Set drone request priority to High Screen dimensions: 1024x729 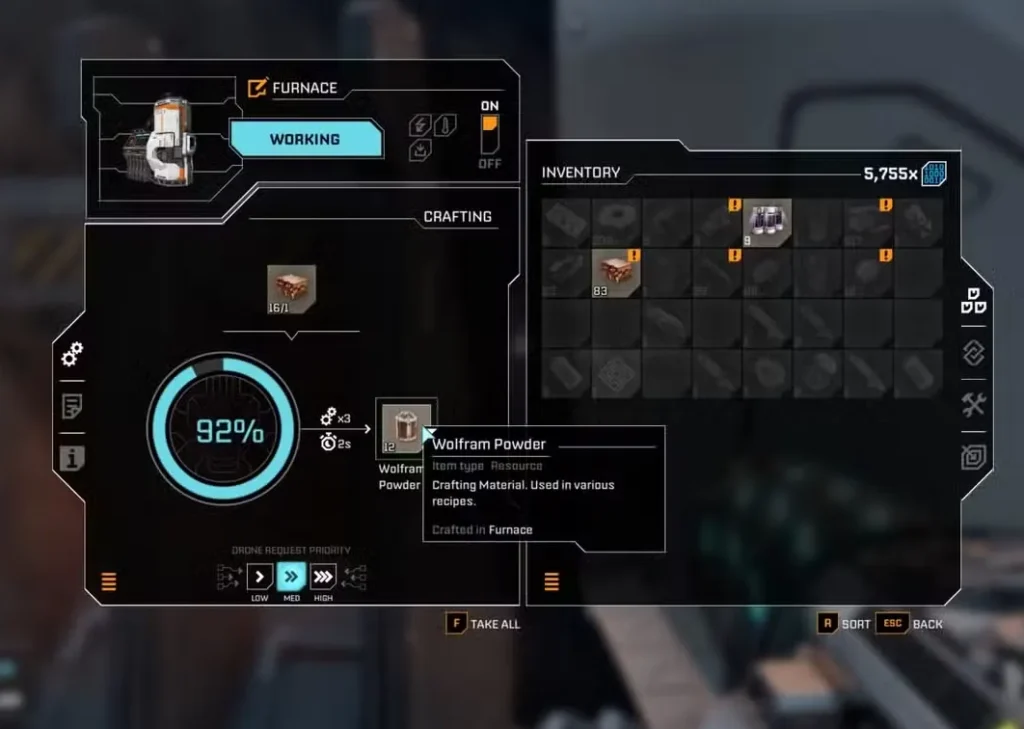pyautogui.click(x=323, y=576)
